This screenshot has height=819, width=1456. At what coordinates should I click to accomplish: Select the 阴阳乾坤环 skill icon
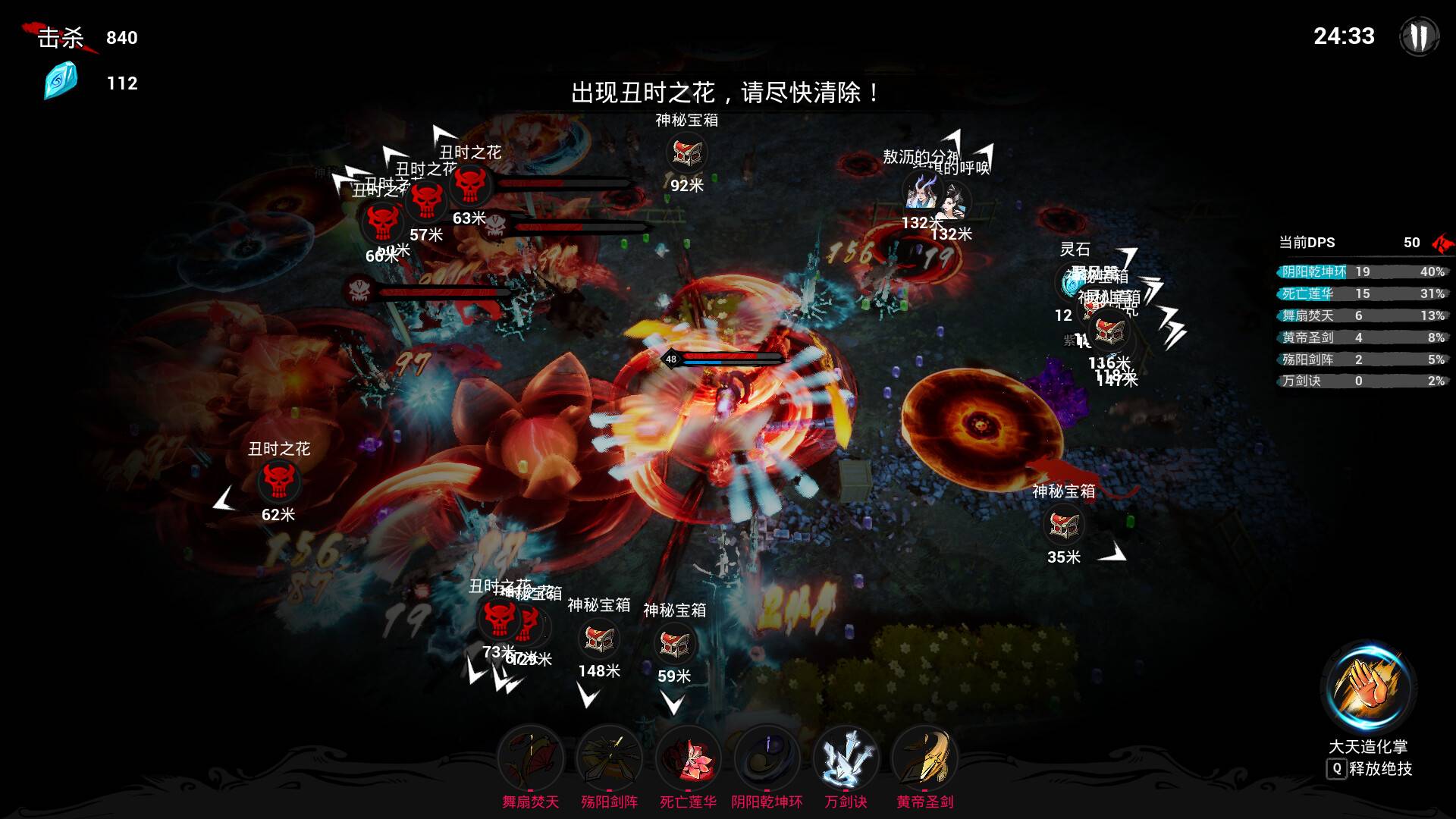click(766, 757)
